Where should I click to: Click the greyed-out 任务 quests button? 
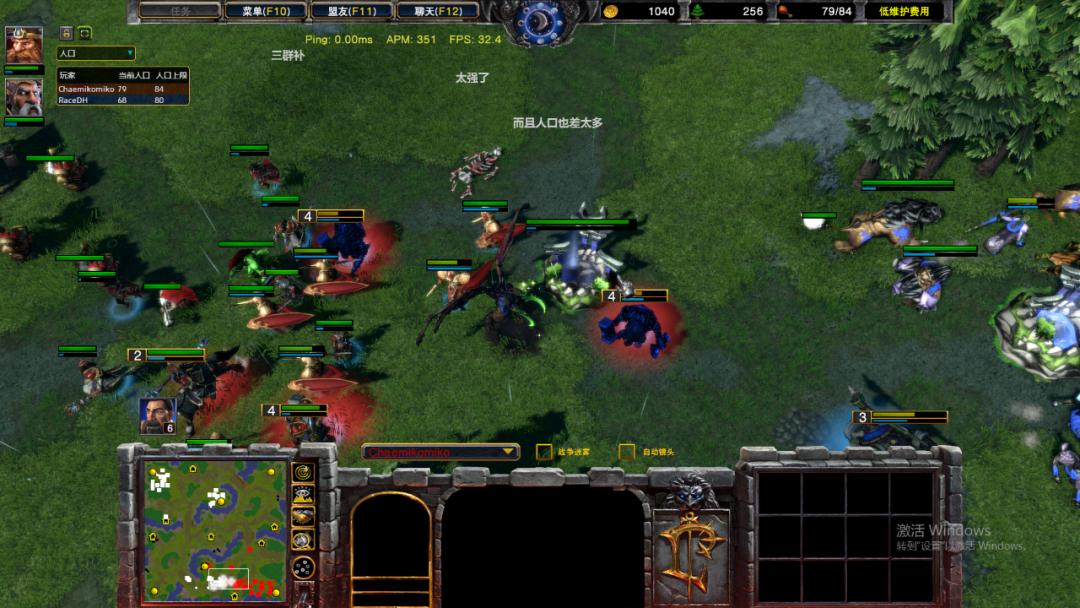coord(180,11)
